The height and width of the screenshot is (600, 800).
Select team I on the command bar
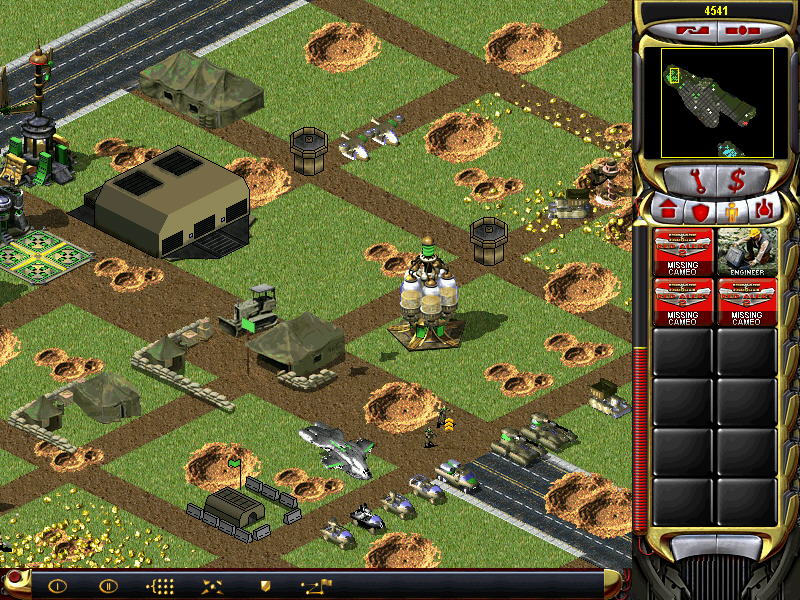click(x=57, y=586)
